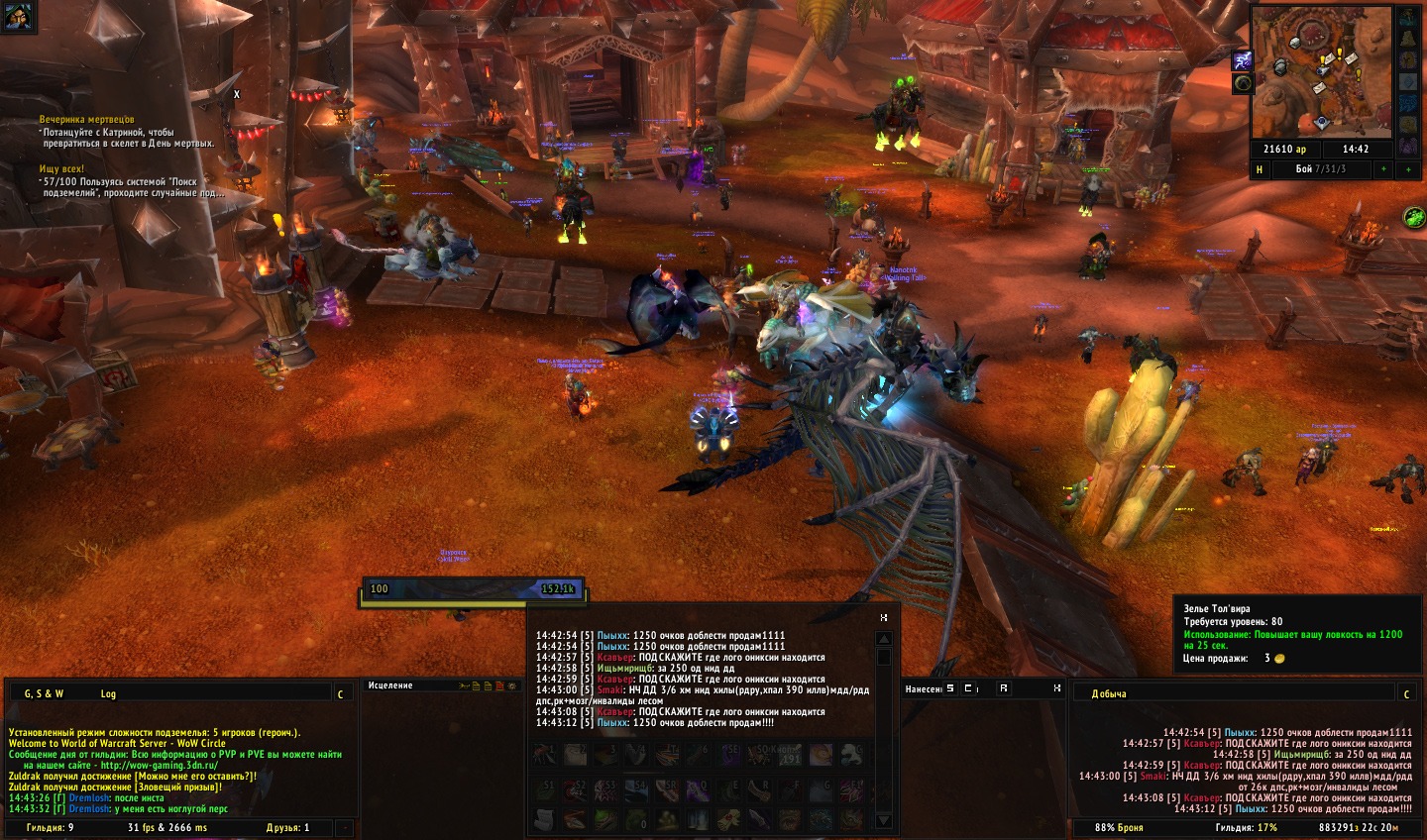Click the green round icon below the minimap

[1413, 216]
